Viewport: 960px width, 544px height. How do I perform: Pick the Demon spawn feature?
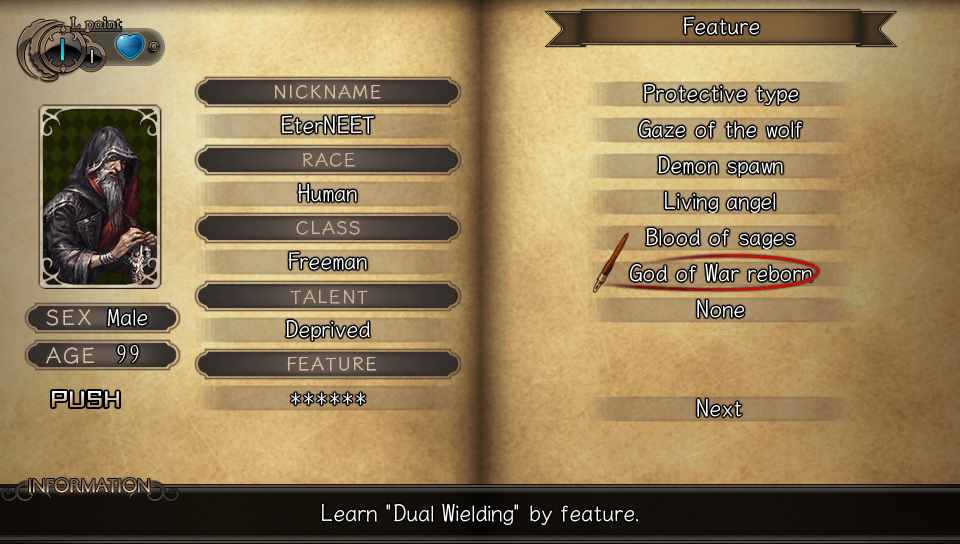tap(720, 166)
